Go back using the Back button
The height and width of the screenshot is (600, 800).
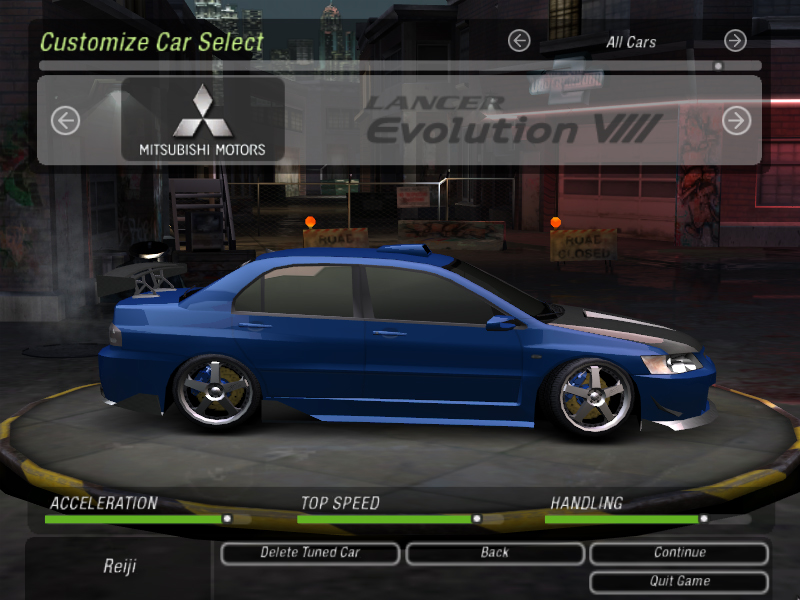click(x=494, y=553)
